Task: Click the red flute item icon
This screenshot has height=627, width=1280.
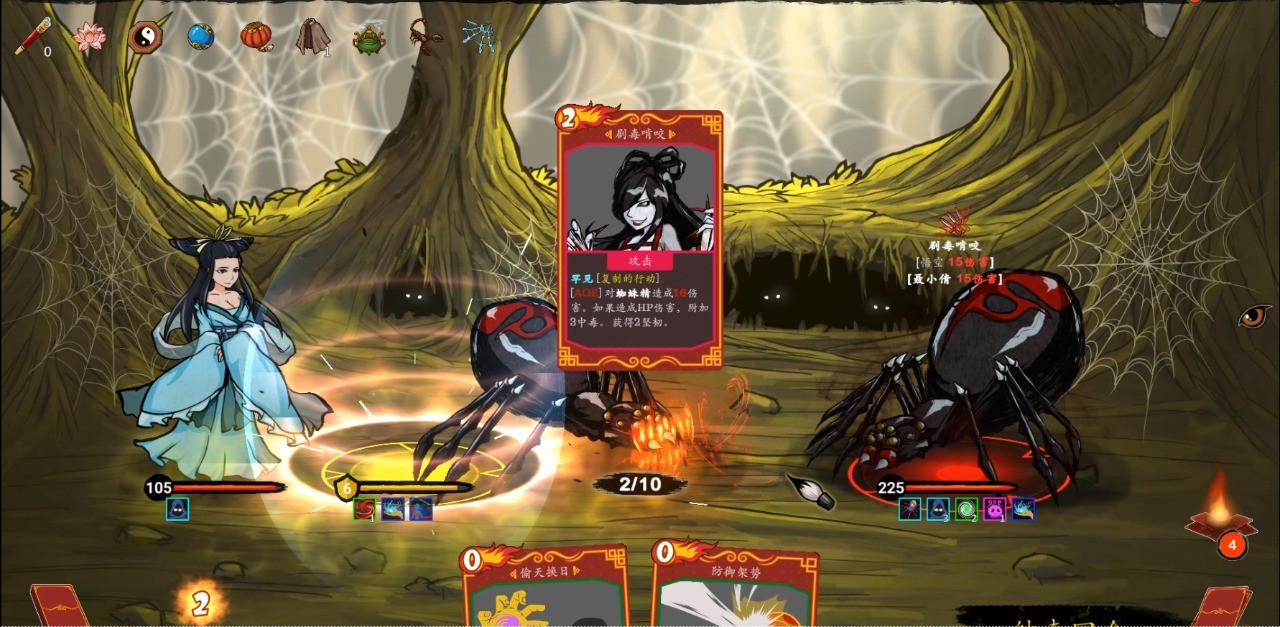Action: click(32, 37)
